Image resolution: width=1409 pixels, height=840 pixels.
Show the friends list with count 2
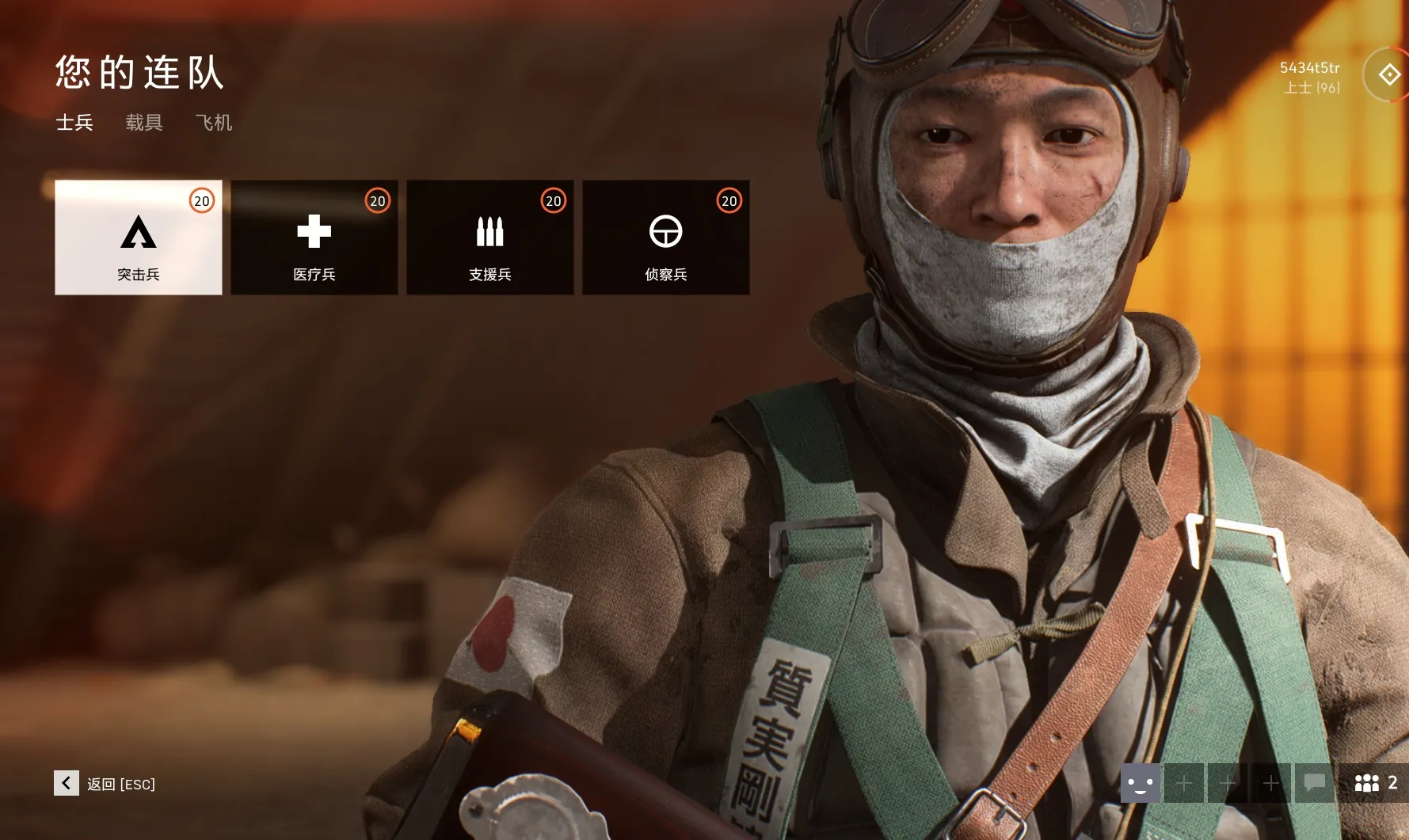(1375, 784)
